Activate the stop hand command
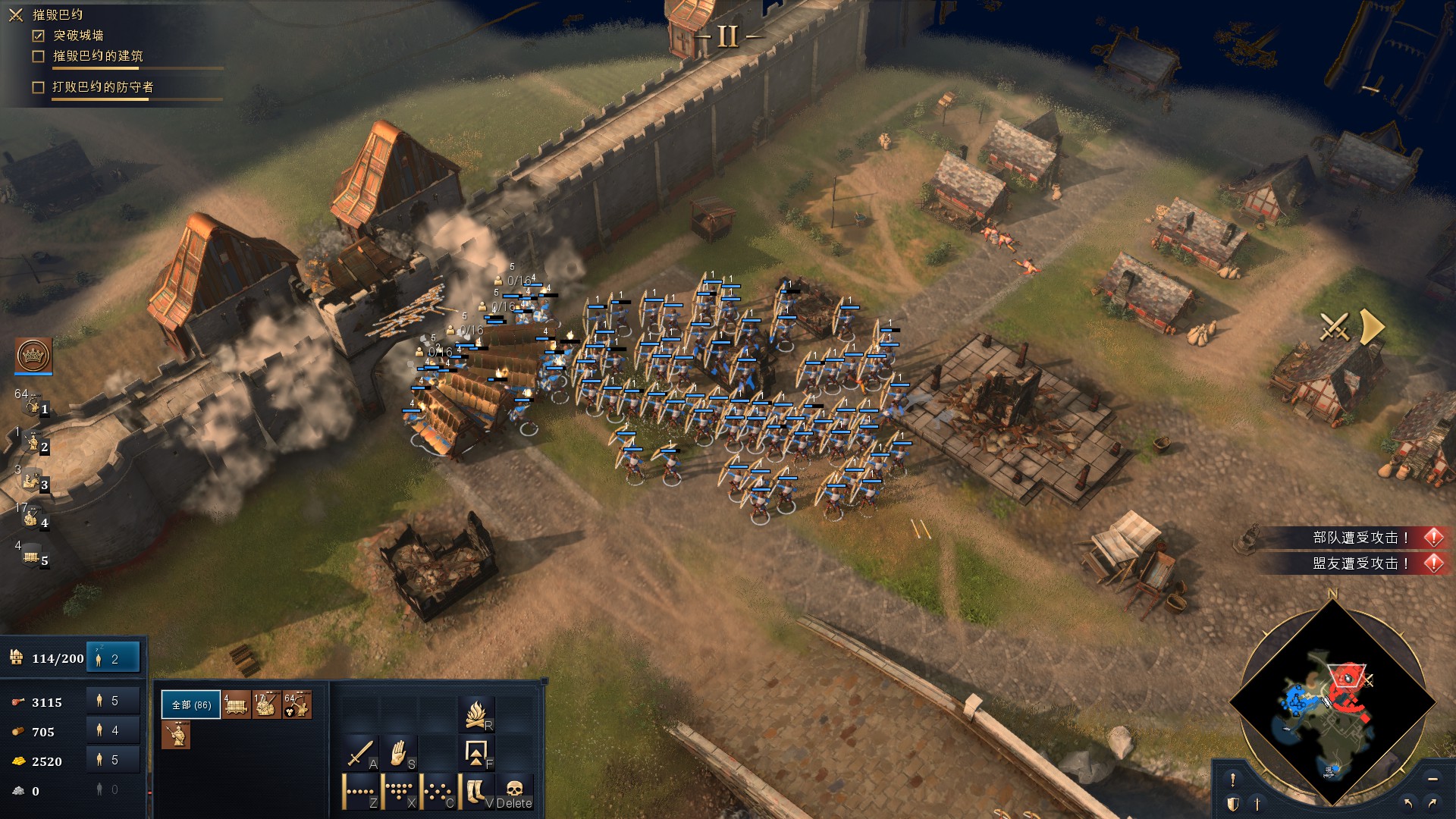This screenshot has height=819, width=1456. 399,754
